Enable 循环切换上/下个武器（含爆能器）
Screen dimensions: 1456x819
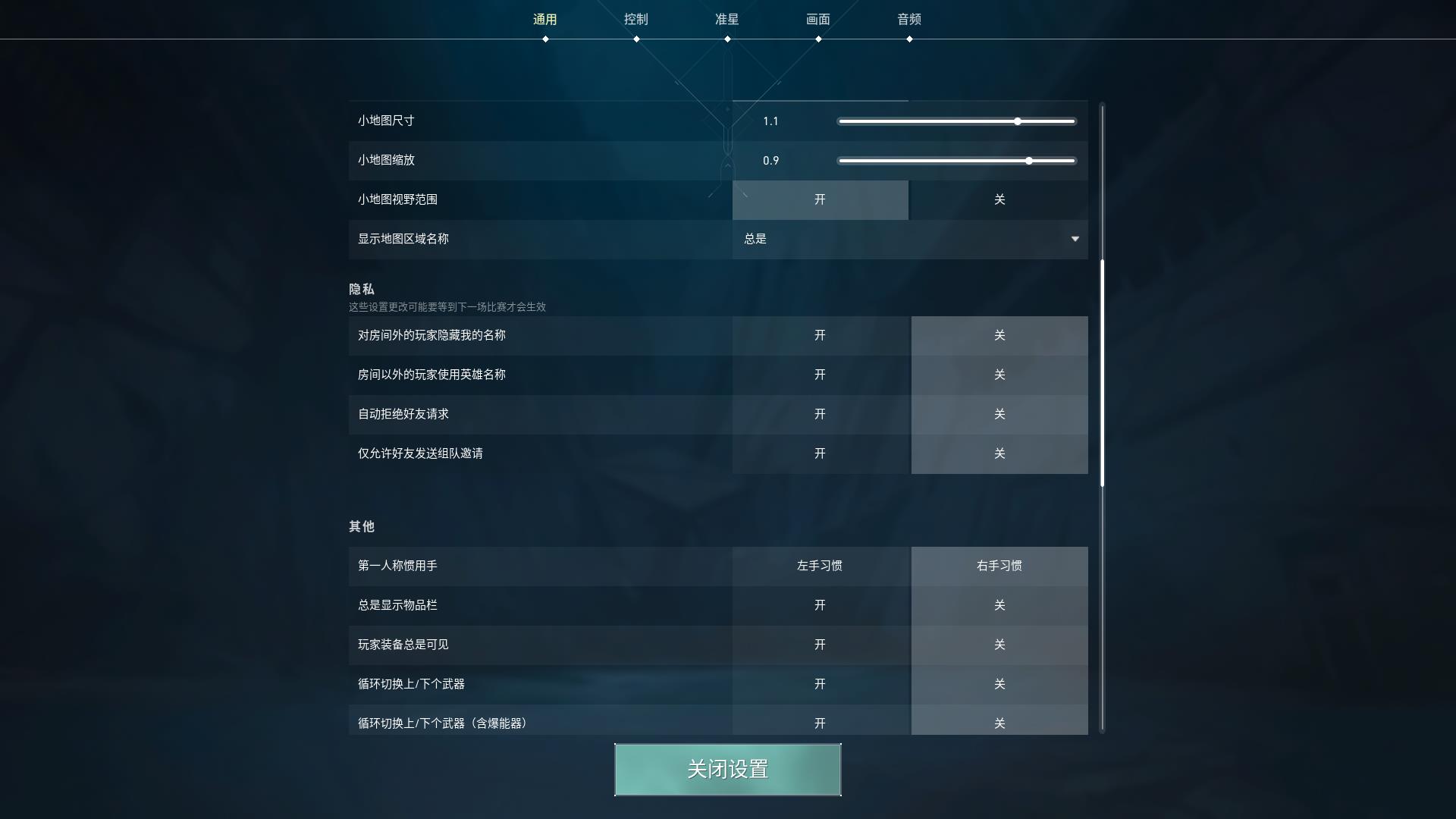[x=821, y=723]
